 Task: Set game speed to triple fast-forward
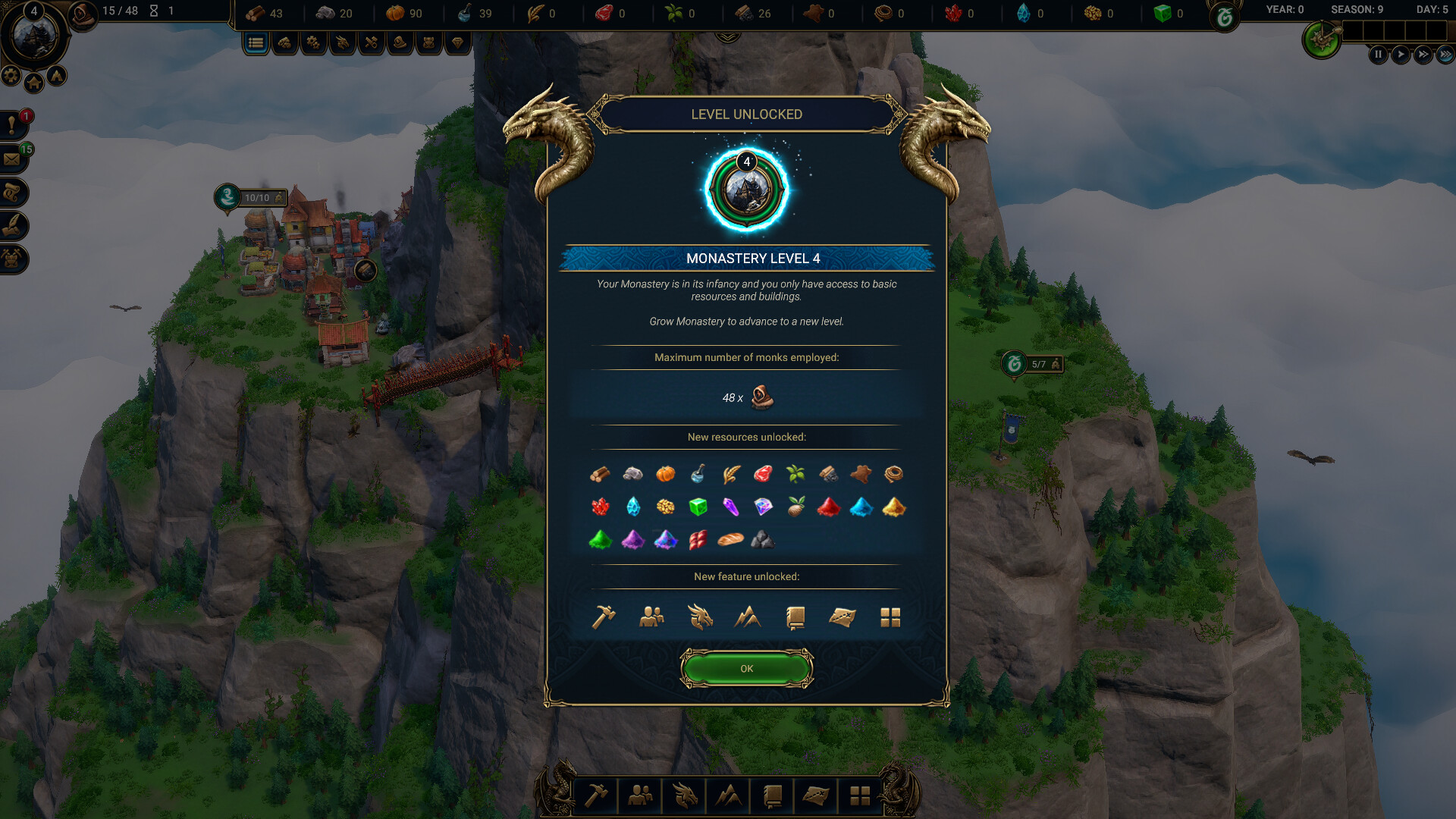(1445, 55)
